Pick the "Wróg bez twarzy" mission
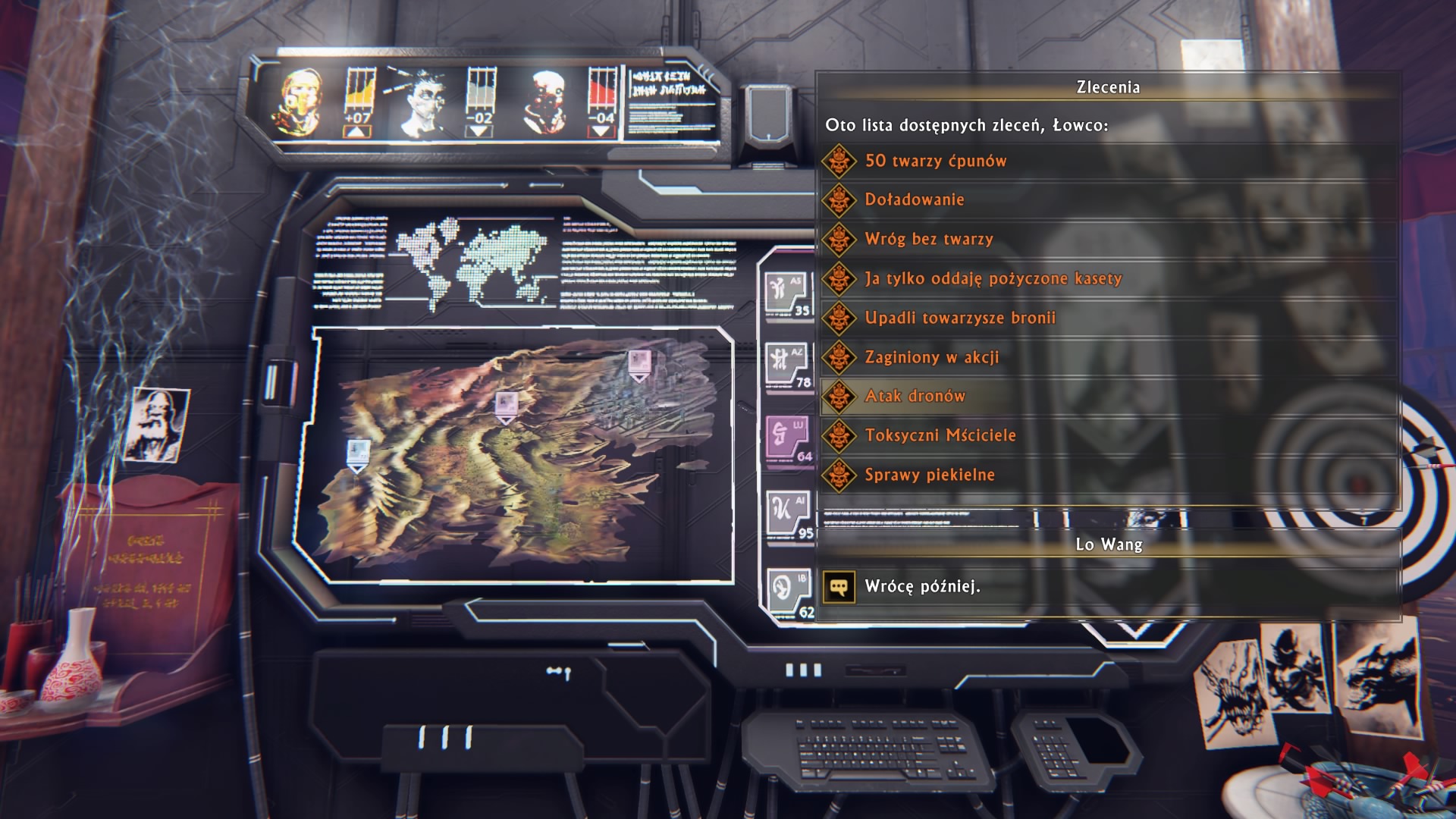Image resolution: width=1456 pixels, height=819 pixels. pyautogui.click(x=929, y=240)
